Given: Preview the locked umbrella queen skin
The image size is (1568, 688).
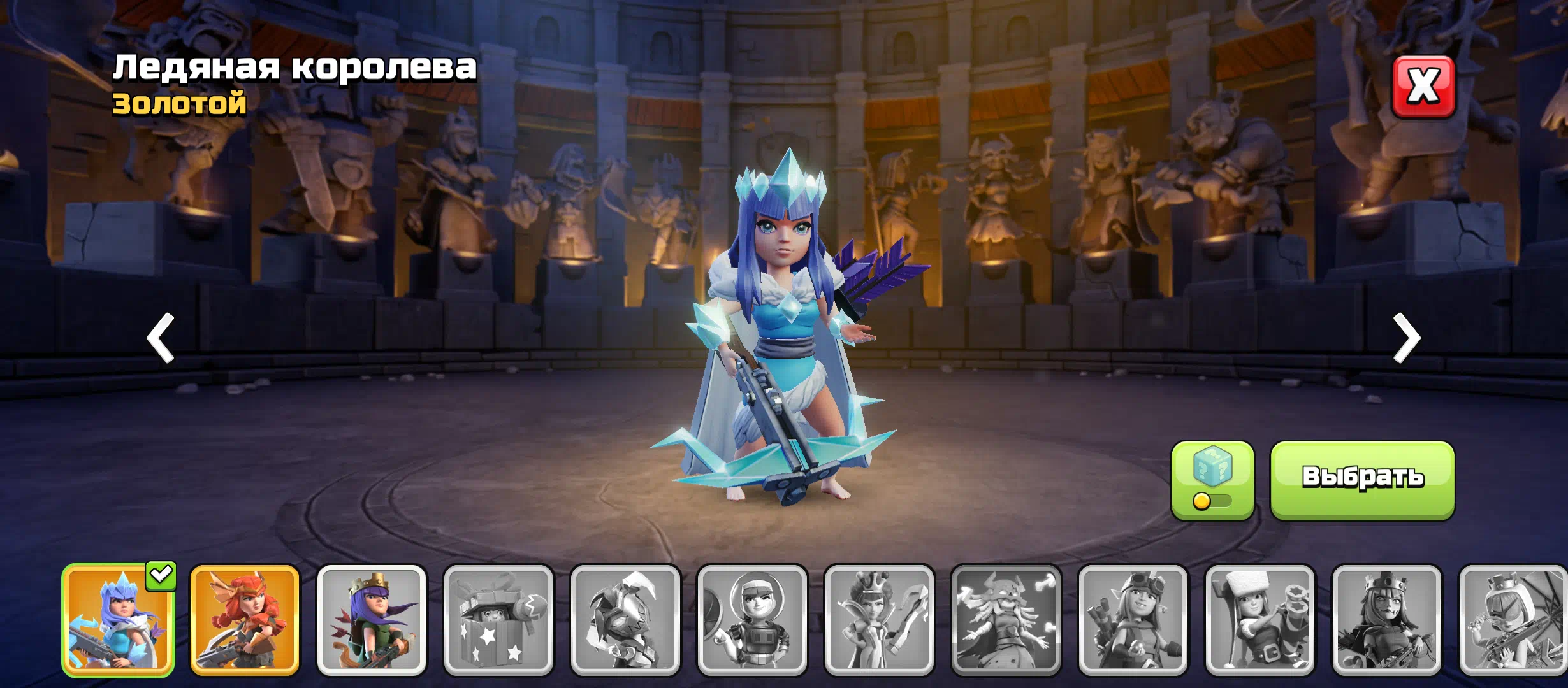Looking at the screenshot, I should [1513, 620].
